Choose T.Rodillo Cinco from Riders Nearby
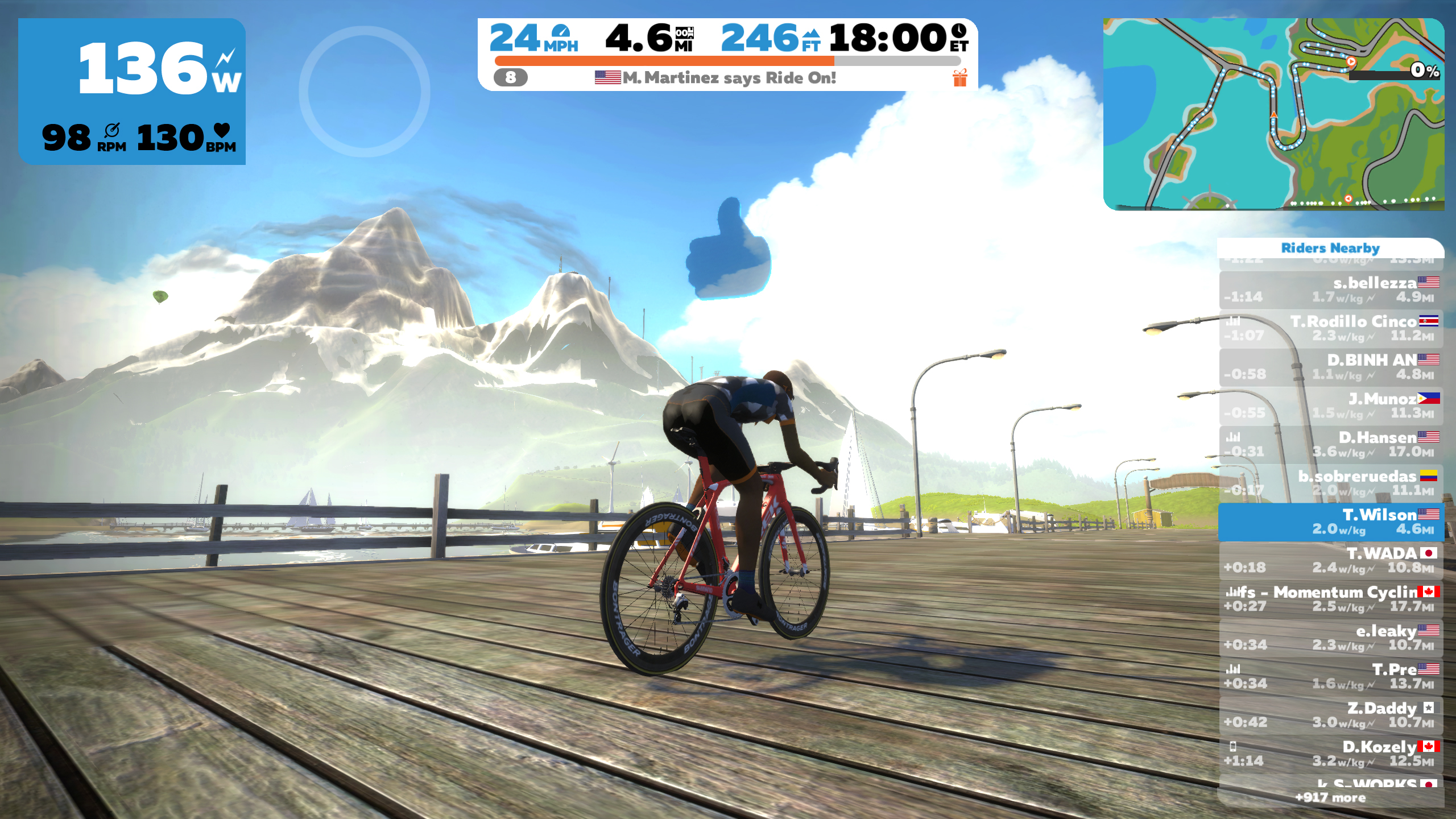Viewport: 1456px width, 819px height. tap(1331, 328)
